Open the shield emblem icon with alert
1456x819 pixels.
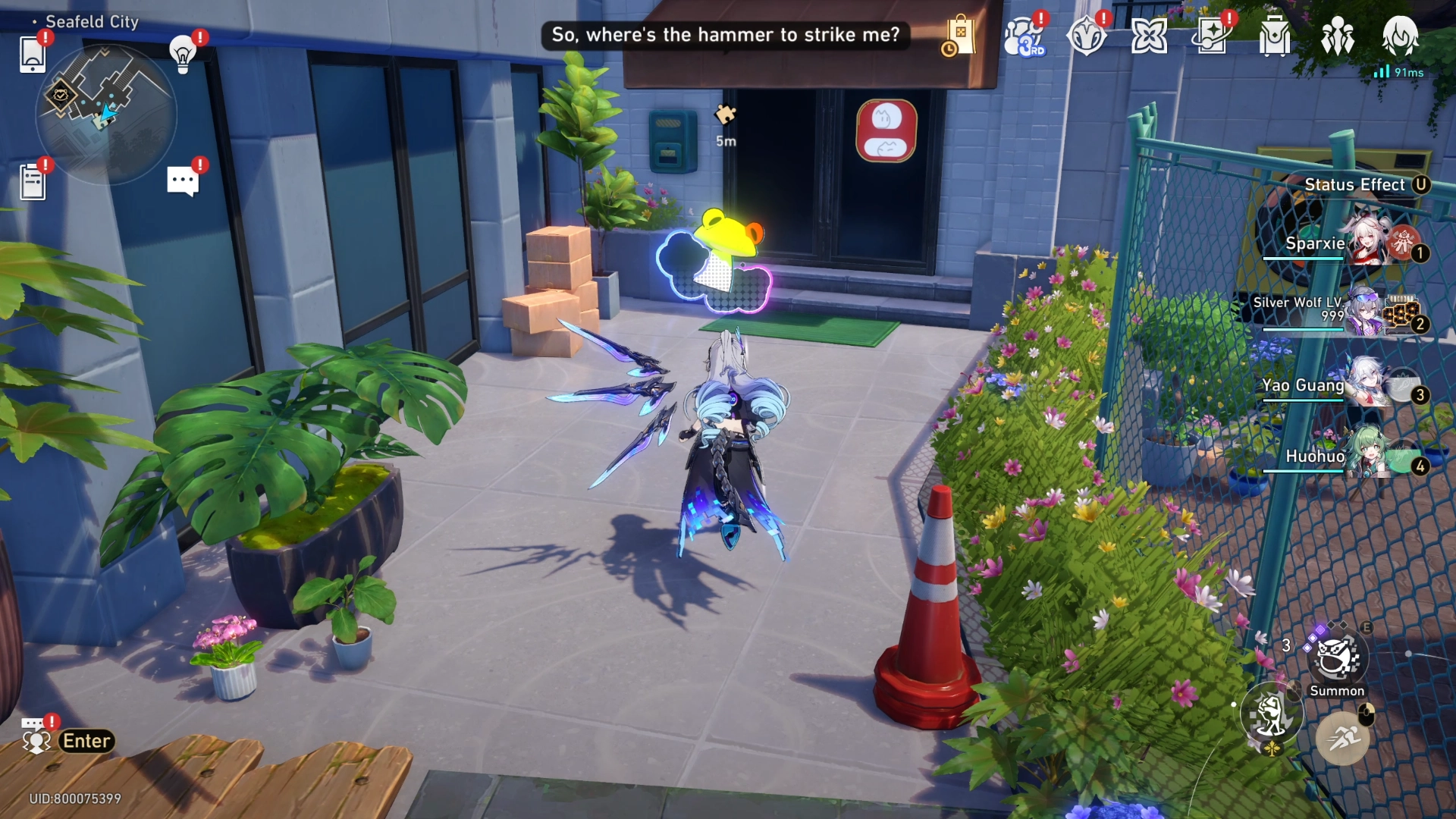coord(1086,36)
